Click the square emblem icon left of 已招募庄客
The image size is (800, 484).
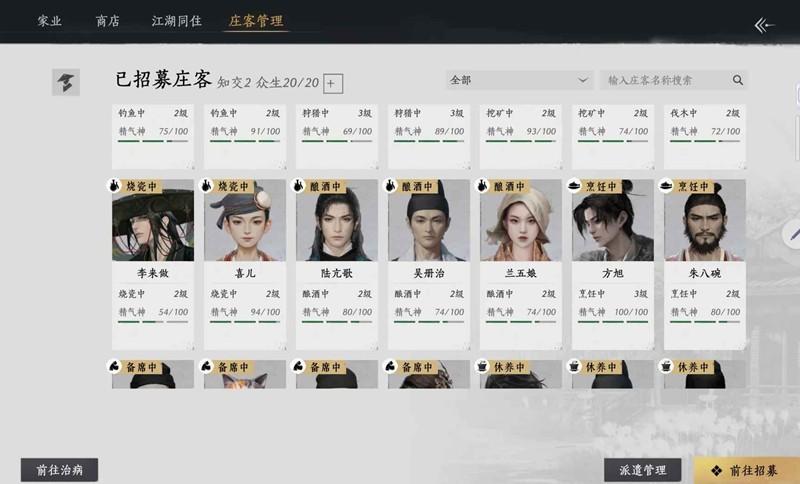pyautogui.click(x=66, y=83)
